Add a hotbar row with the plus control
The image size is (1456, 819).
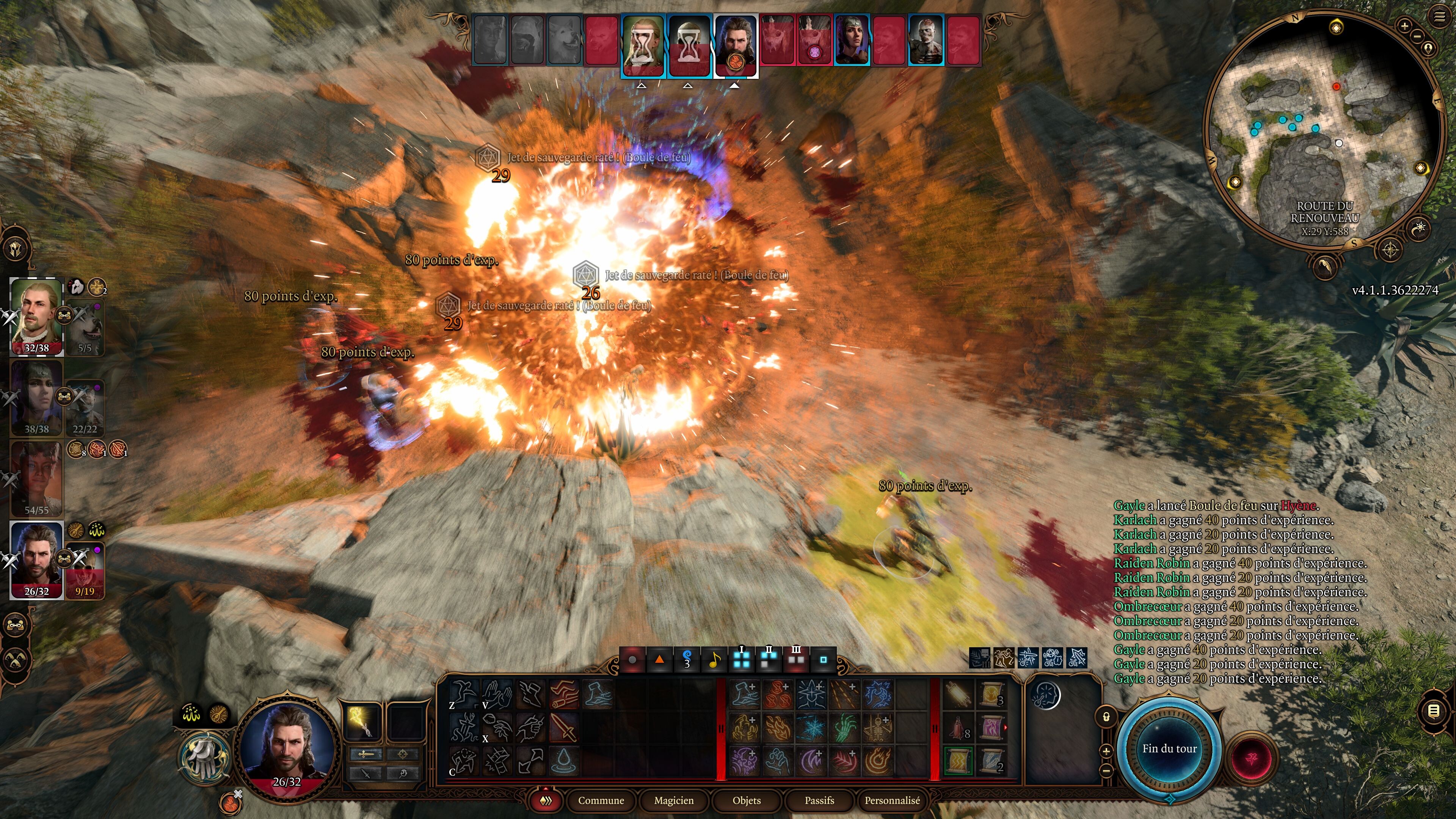point(1106,751)
